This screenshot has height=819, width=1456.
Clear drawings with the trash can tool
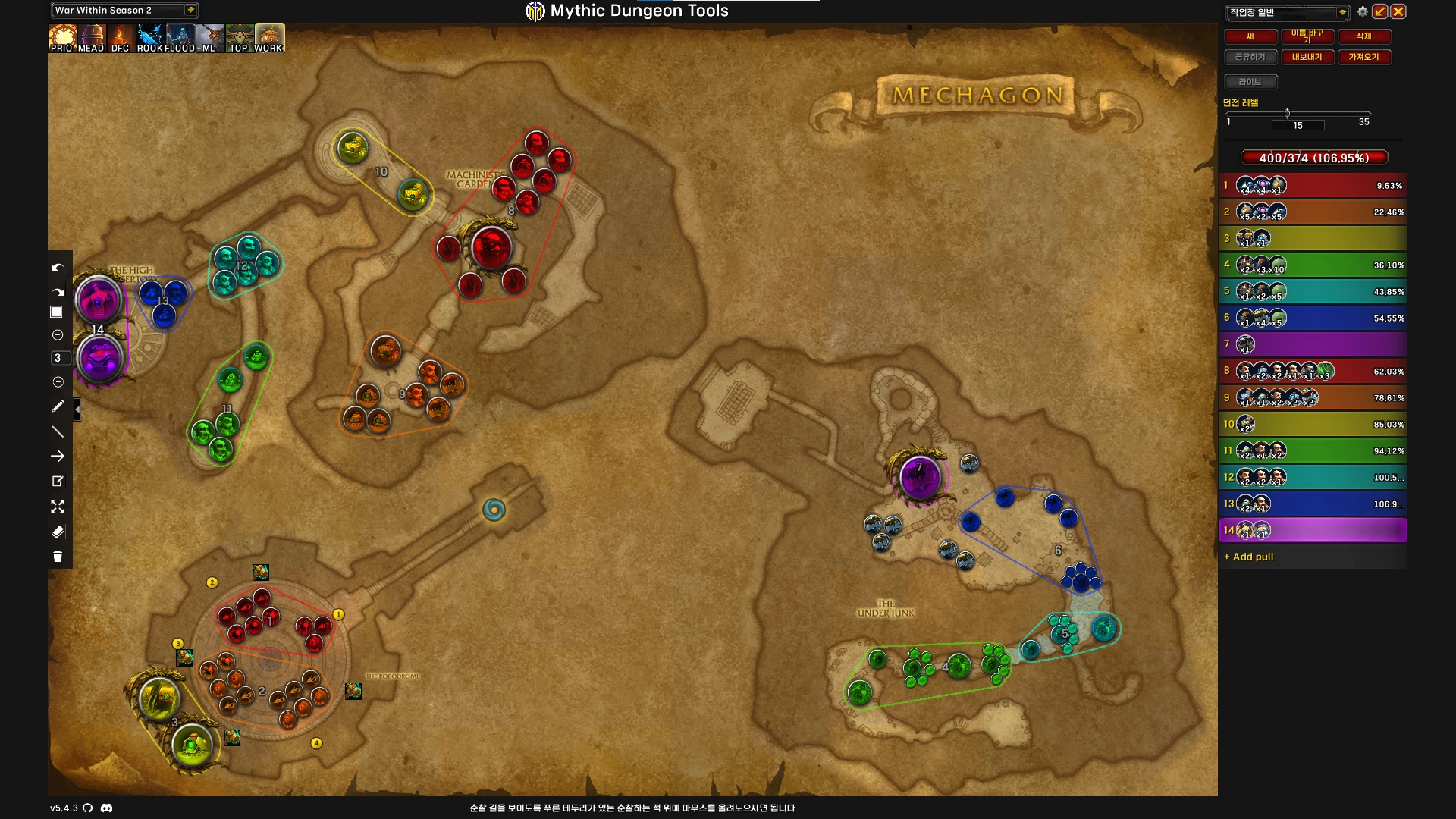coord(58,557)
